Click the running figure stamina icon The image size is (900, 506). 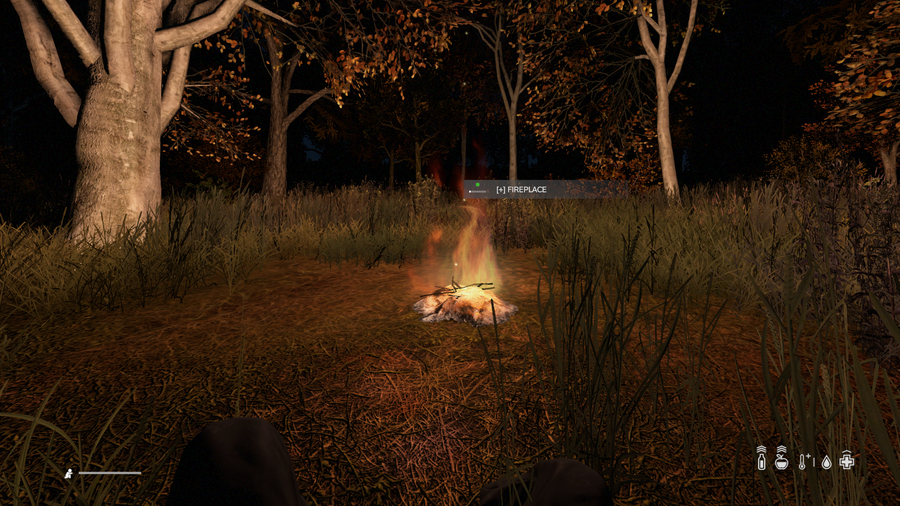click(69, 472)
